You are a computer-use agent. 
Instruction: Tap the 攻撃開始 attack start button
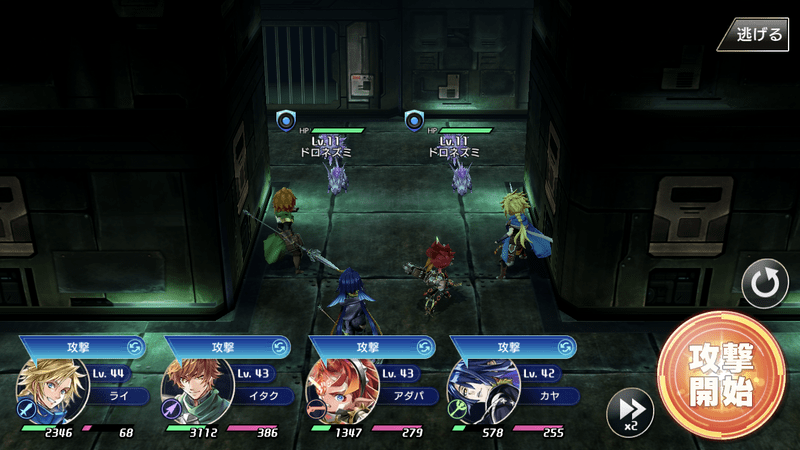point(720,375)
